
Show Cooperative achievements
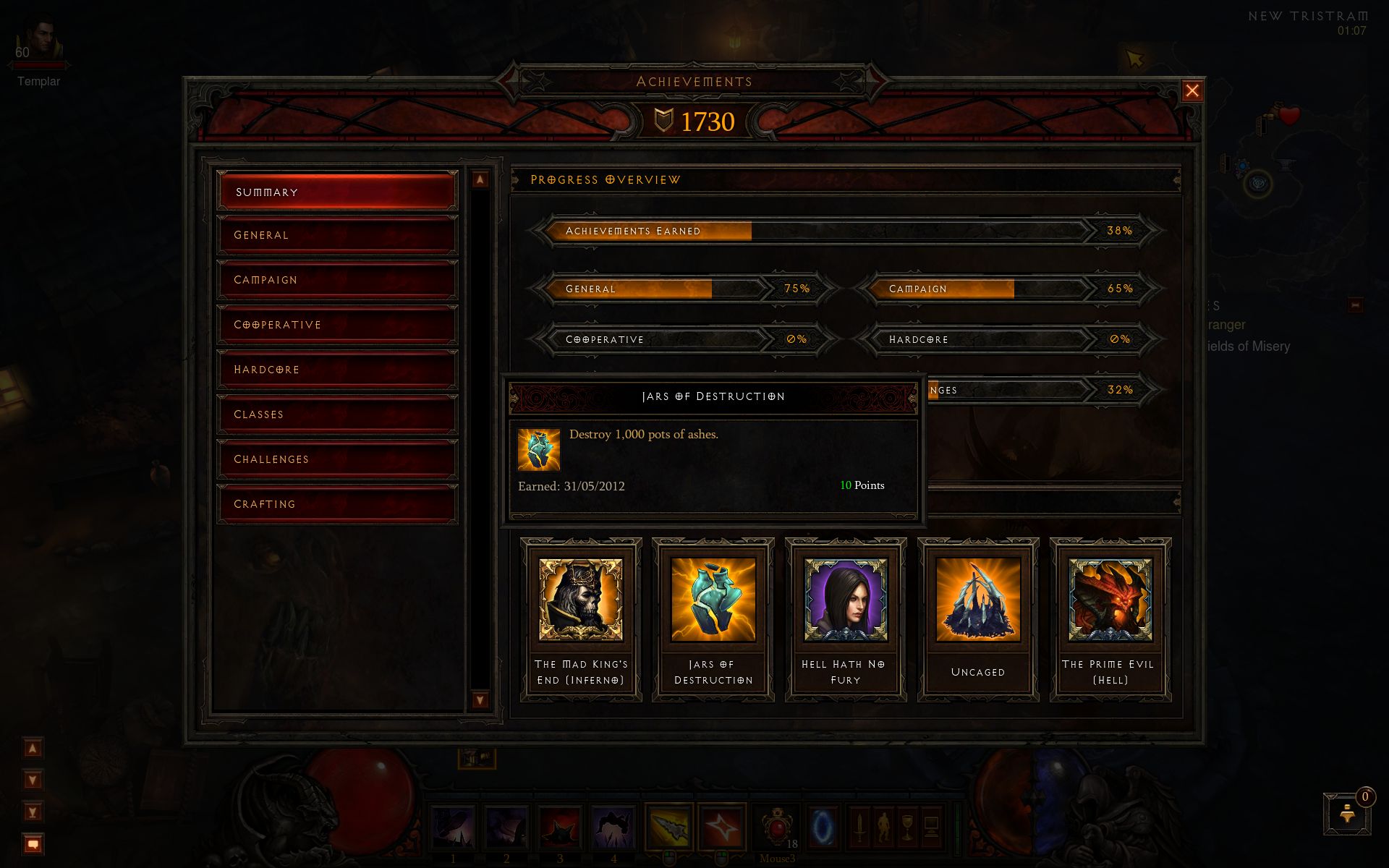(337, 325)
